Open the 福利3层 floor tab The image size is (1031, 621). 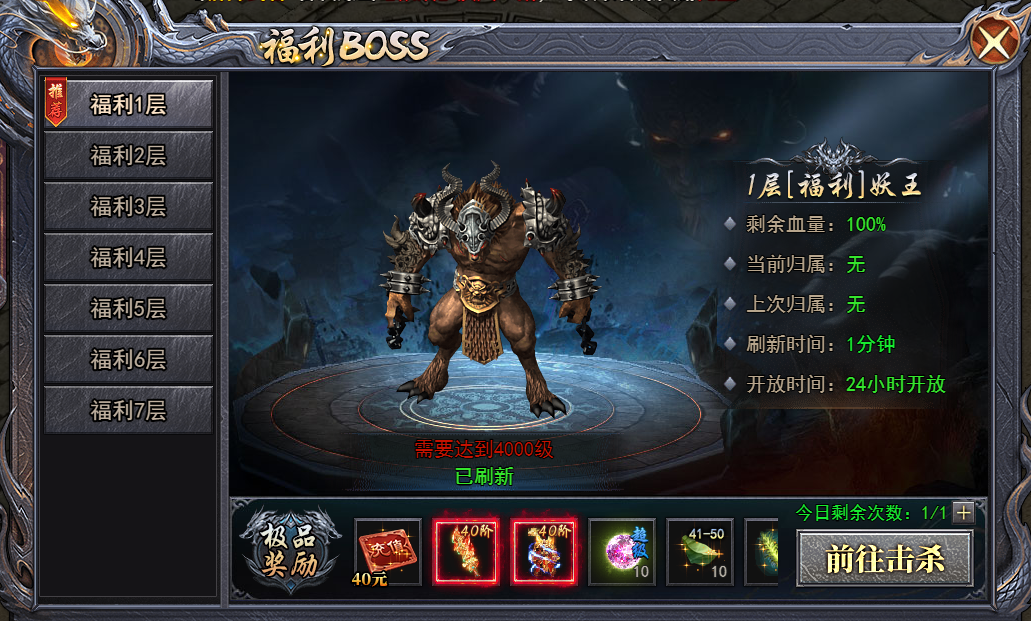click(129, 207)
